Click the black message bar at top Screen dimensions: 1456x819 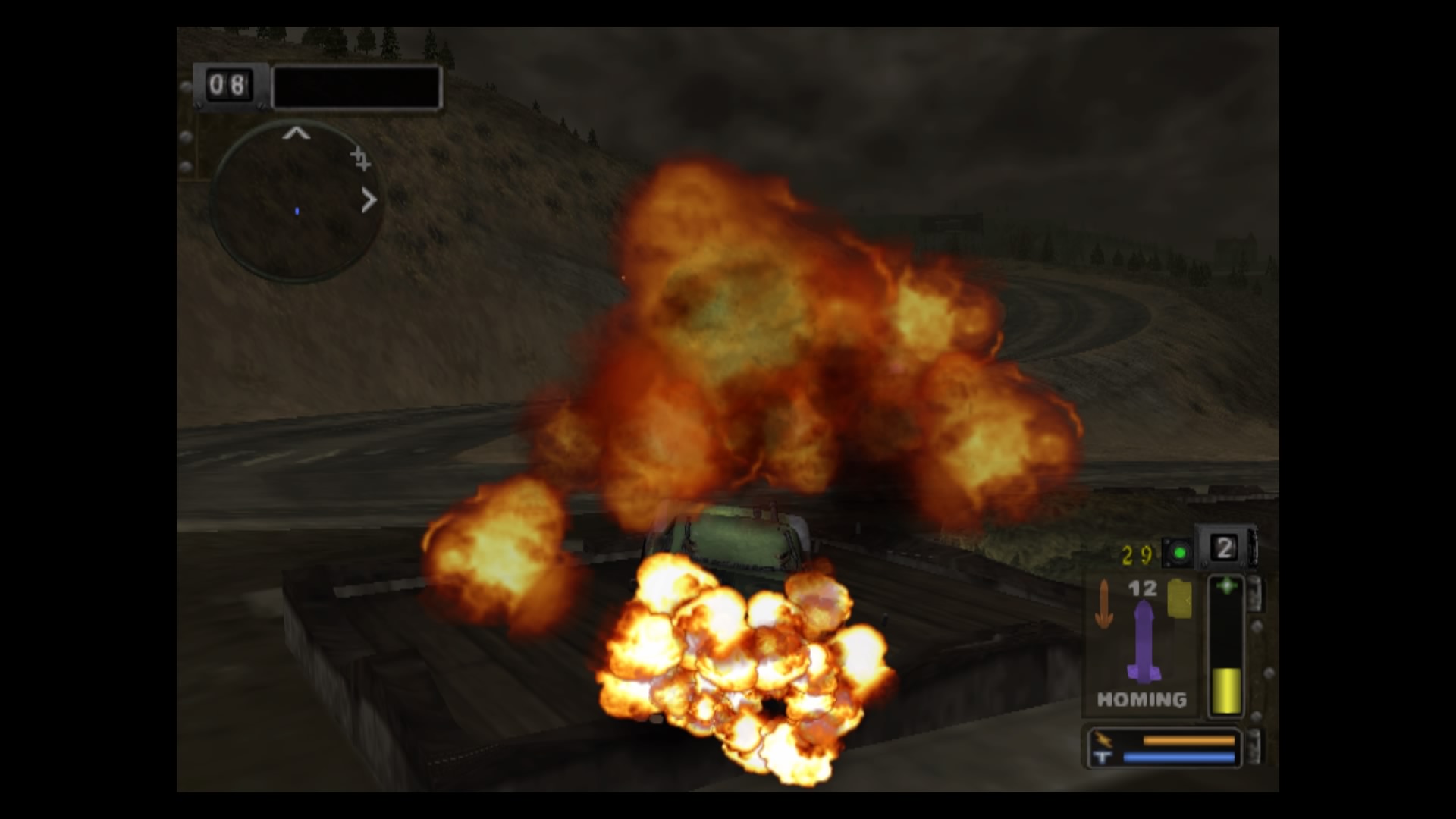point(357,87)
